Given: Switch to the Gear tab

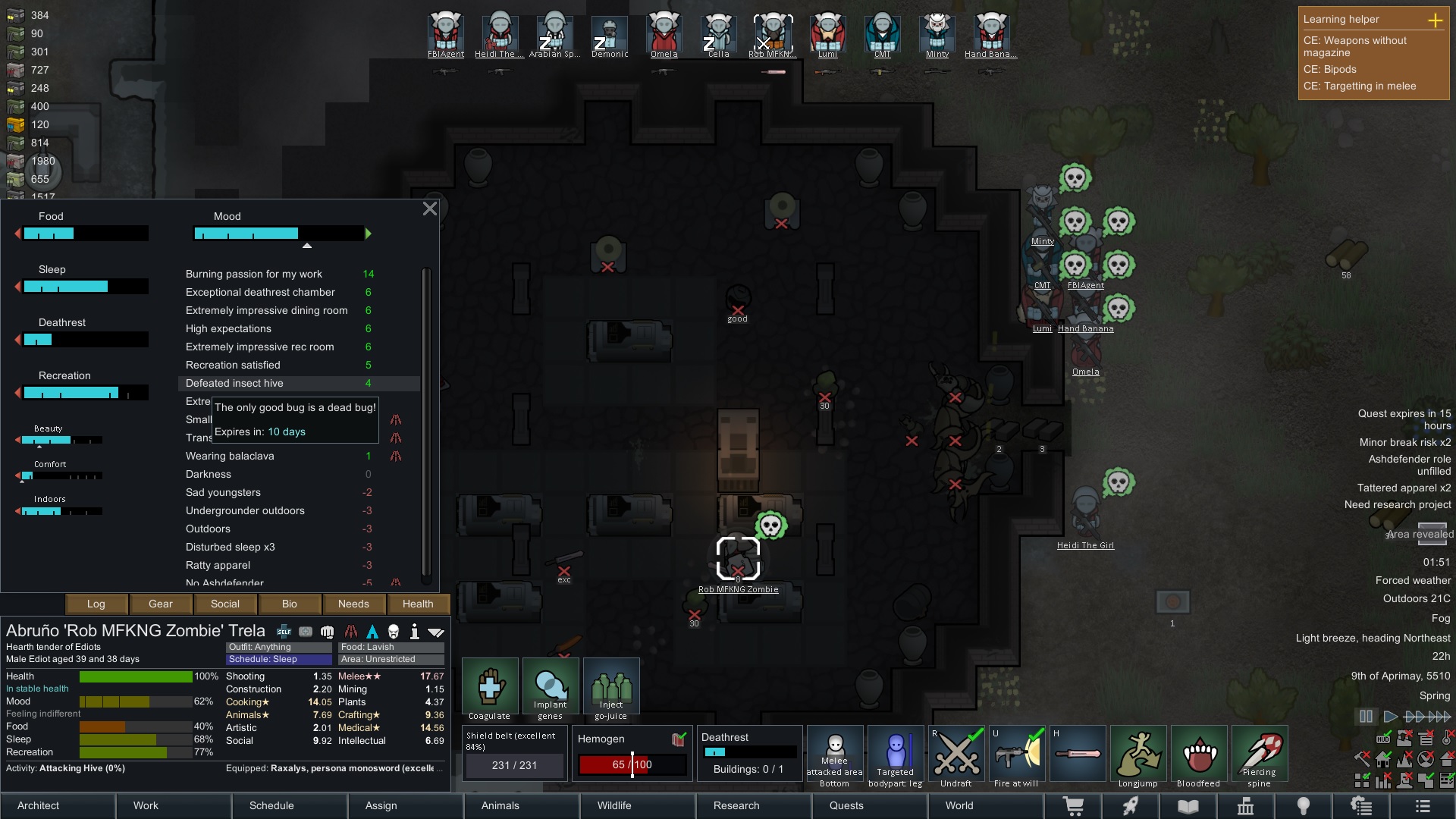Looking at the screenshot, I should [160, 604].
